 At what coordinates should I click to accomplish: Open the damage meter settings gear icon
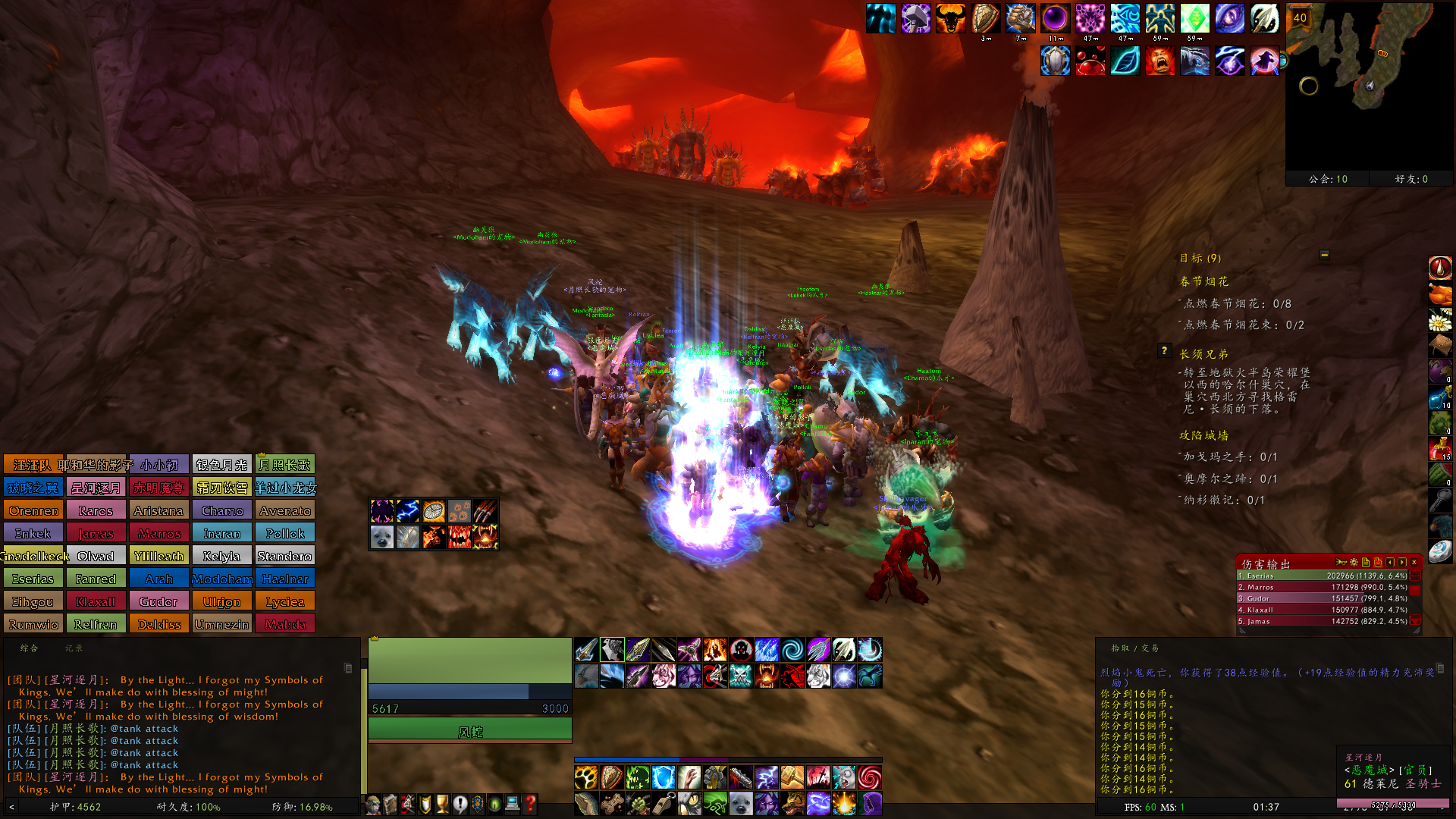pos(1354,563)
